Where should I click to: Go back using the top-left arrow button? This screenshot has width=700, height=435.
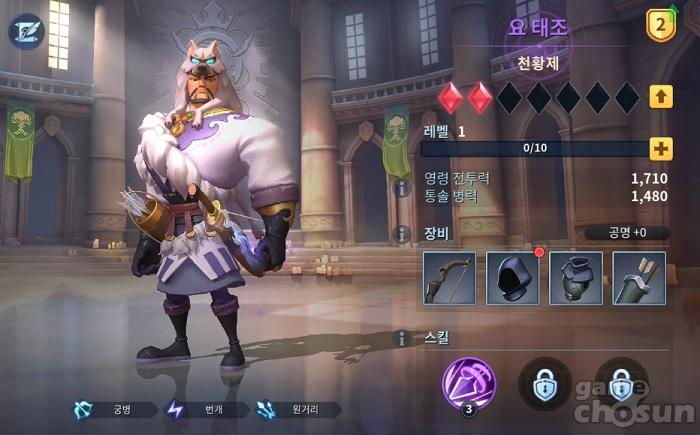pyautogui.click(x=27, y=31)
